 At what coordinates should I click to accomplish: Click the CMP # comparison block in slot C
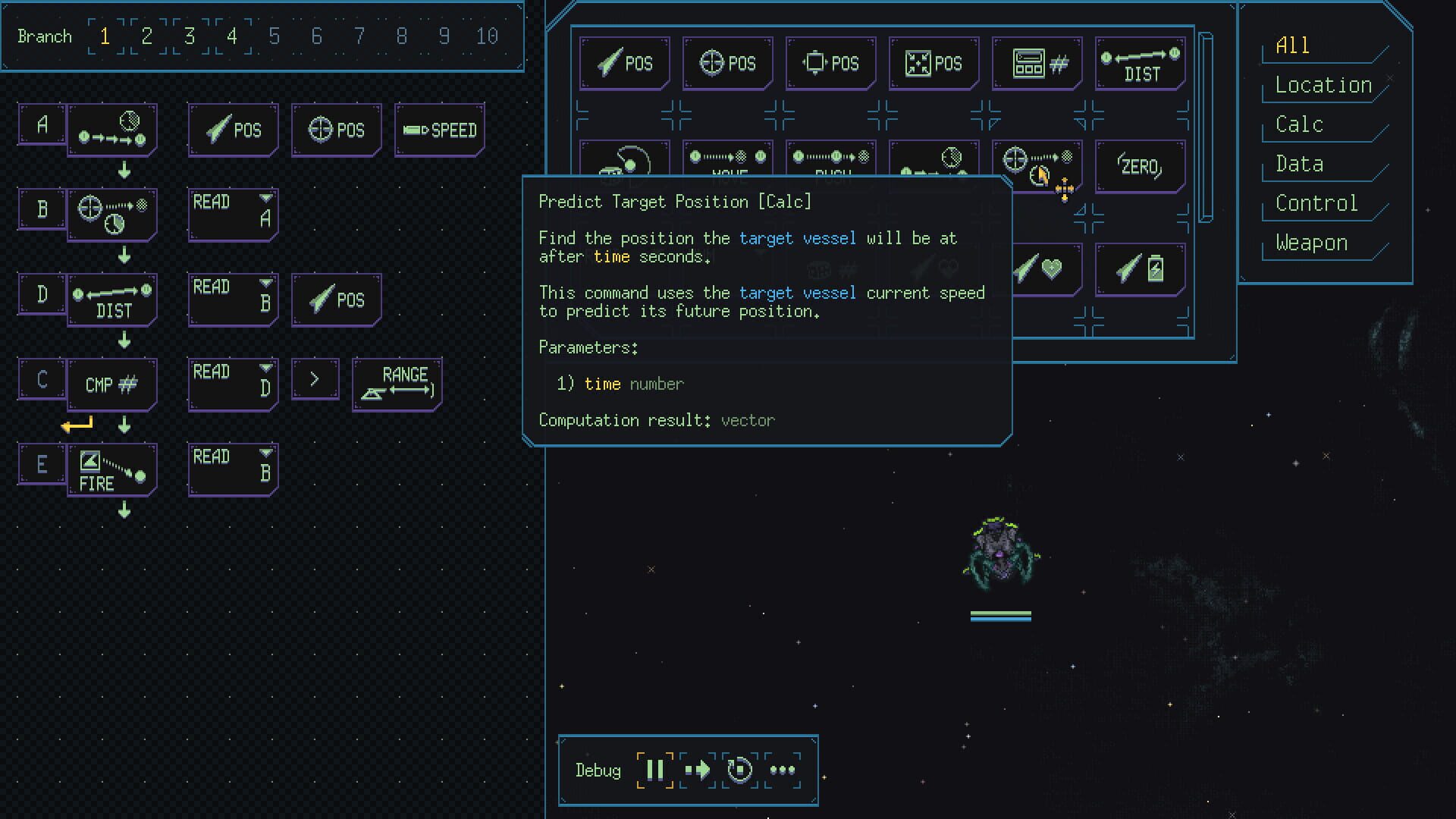[111, 384]
